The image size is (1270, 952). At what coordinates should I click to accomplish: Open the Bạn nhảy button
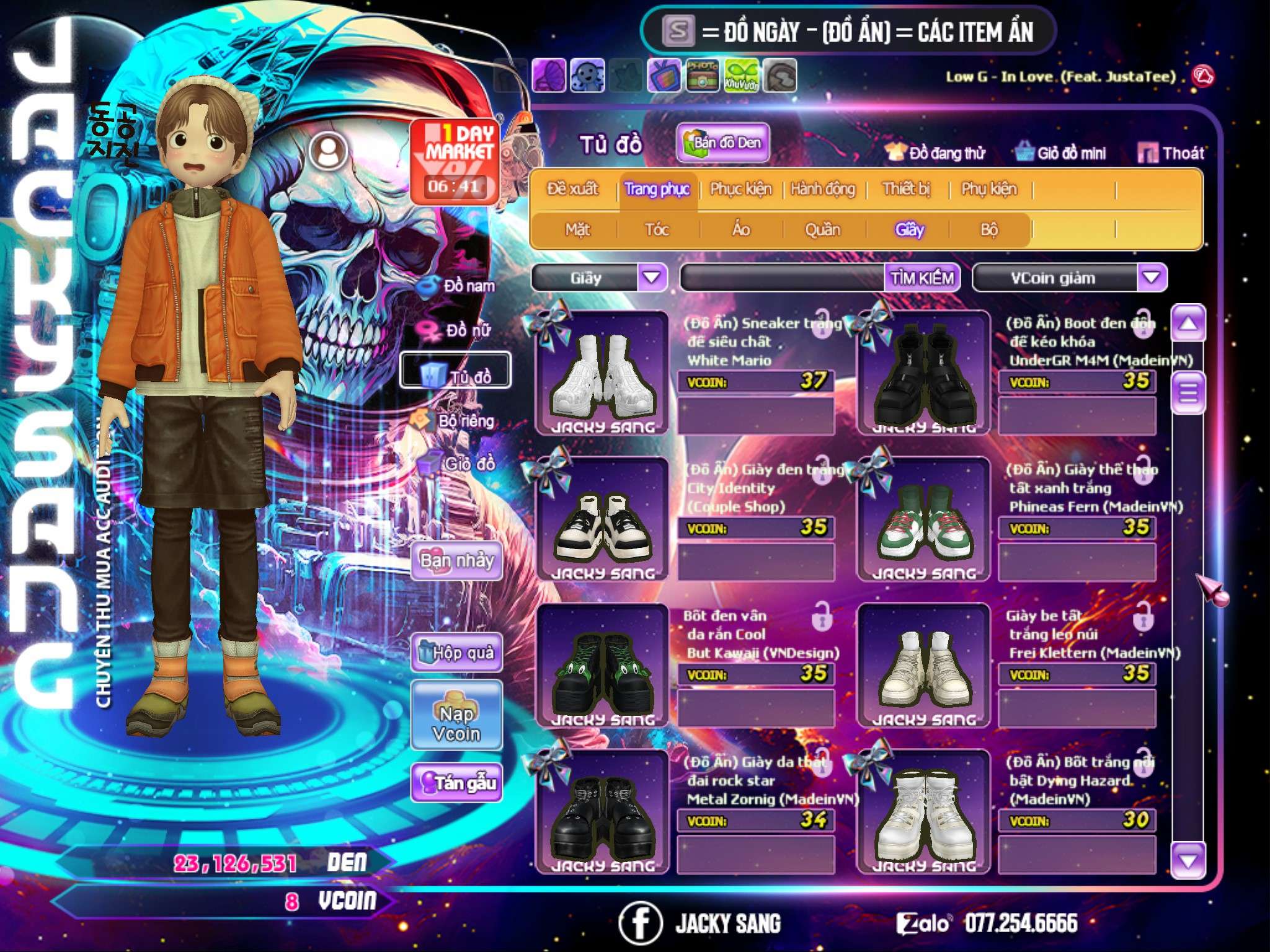[456, 561]
